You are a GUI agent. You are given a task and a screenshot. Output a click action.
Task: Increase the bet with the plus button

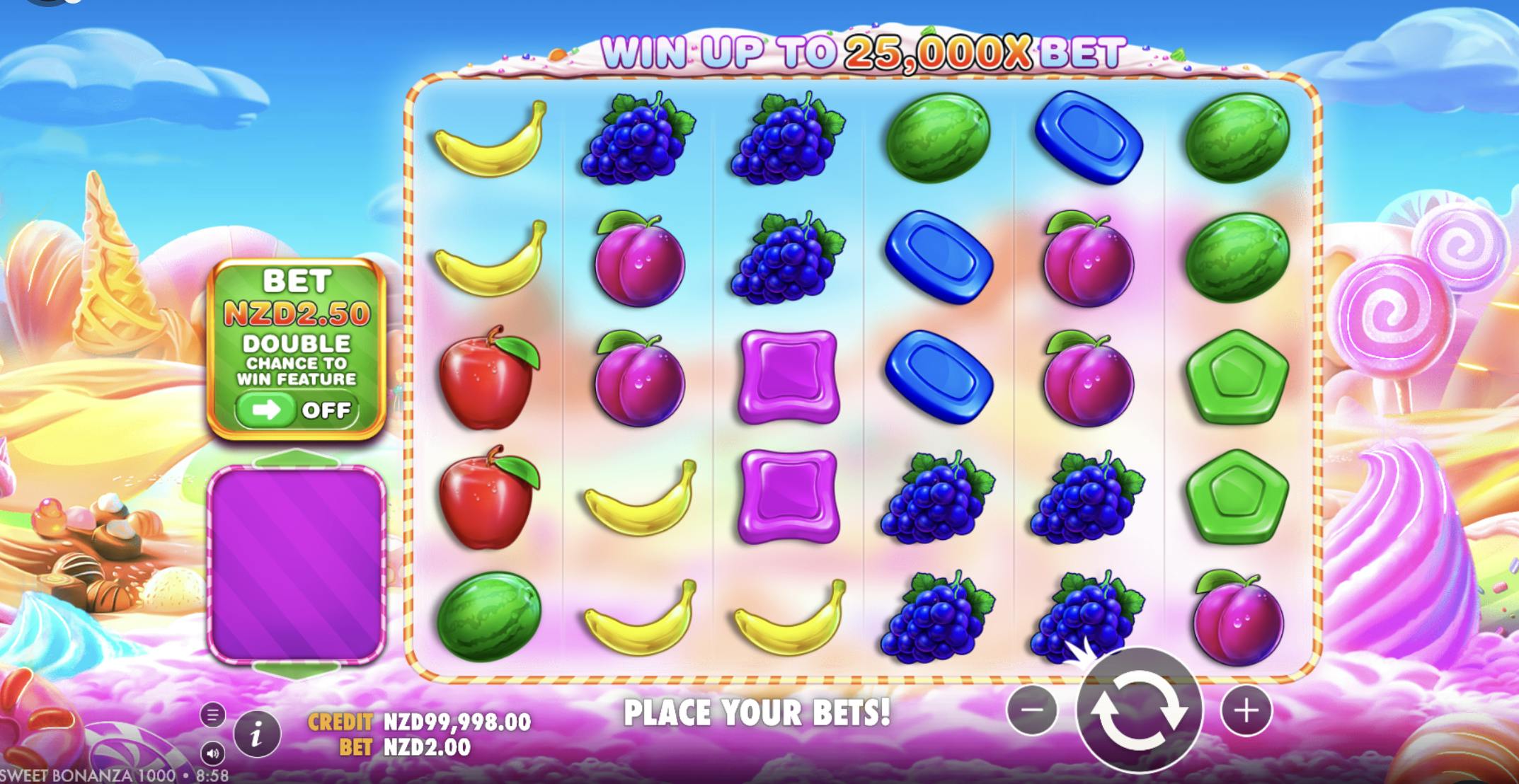point(1246,710)
